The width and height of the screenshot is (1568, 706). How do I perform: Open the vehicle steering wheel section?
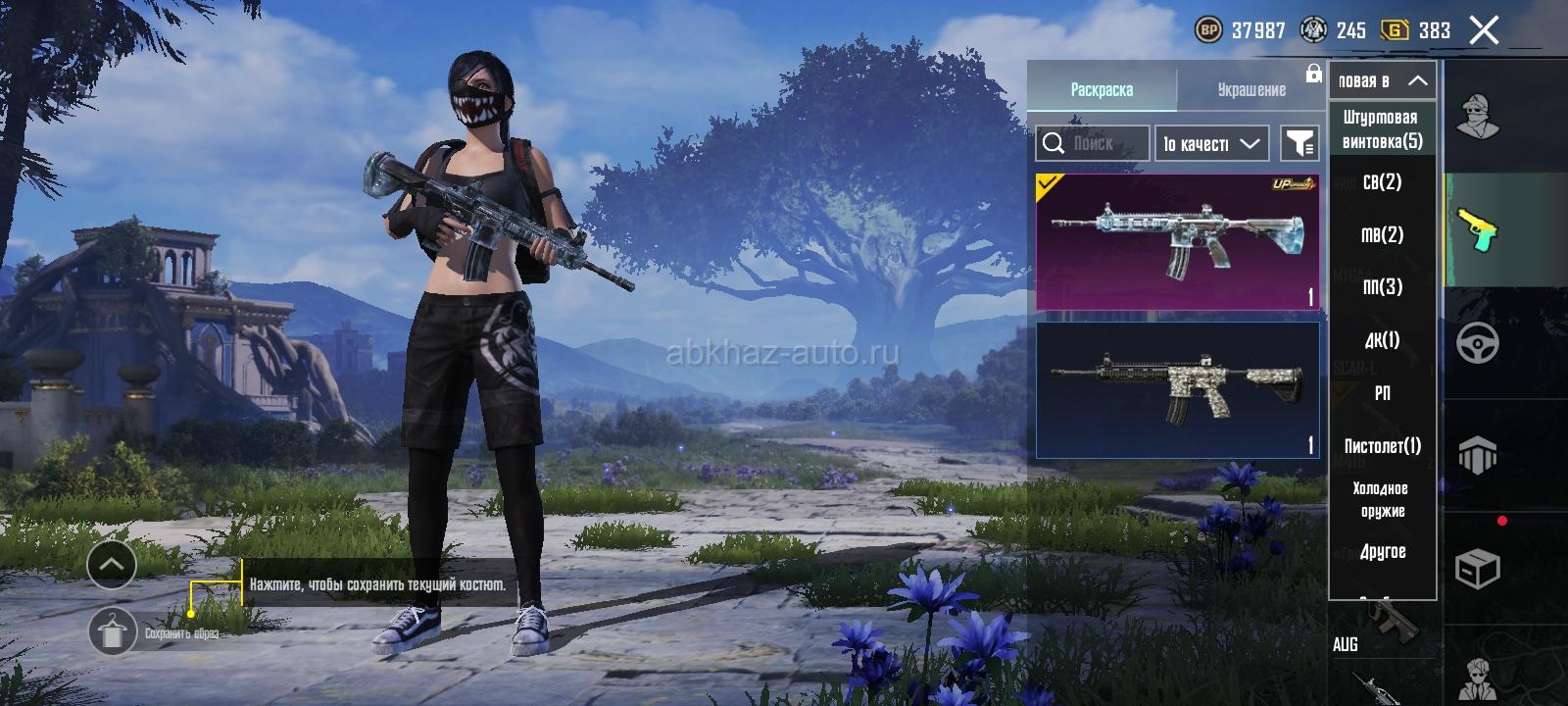pos(1478,343)
